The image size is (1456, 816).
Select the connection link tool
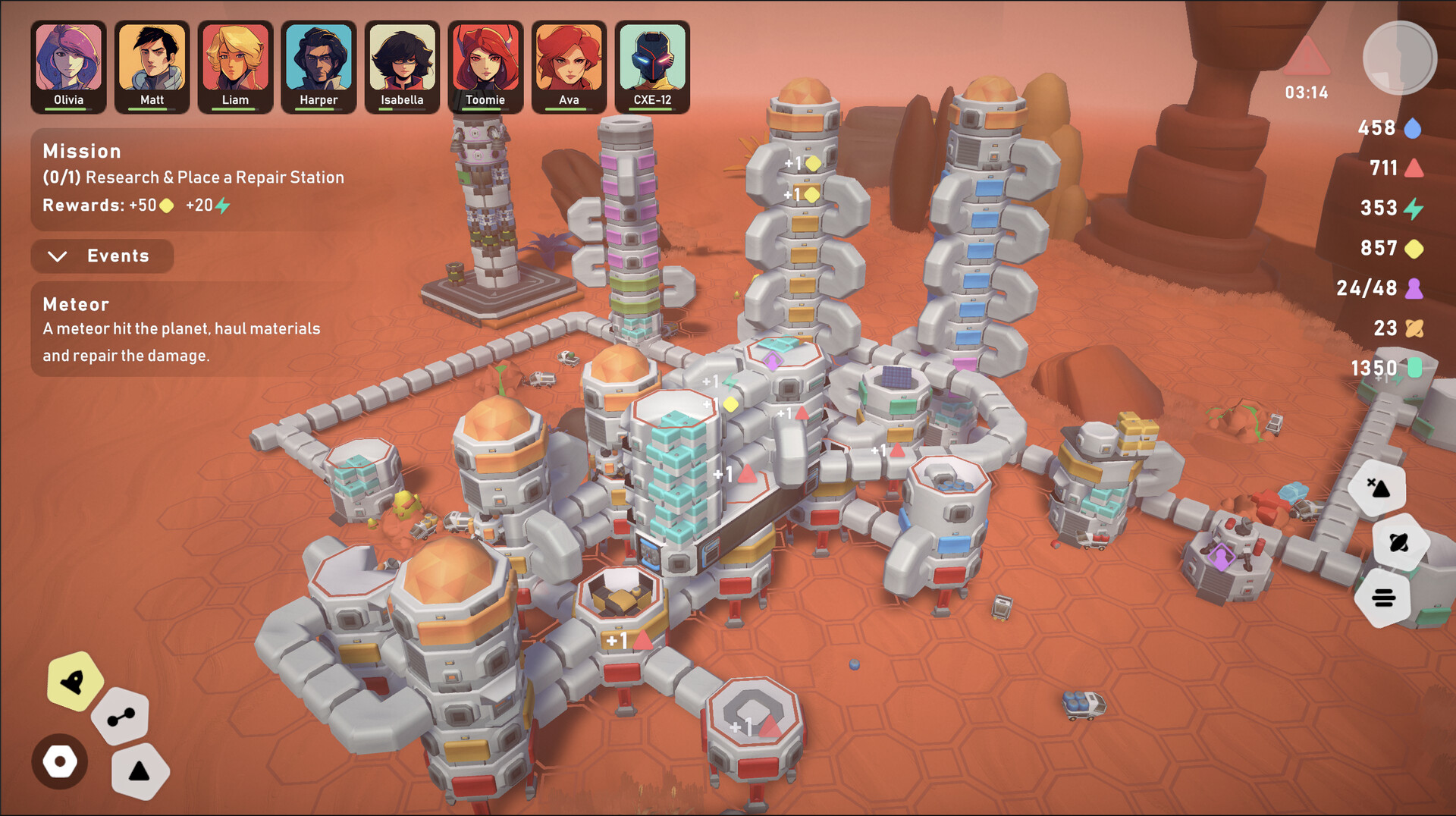click(x=119, y=715)
